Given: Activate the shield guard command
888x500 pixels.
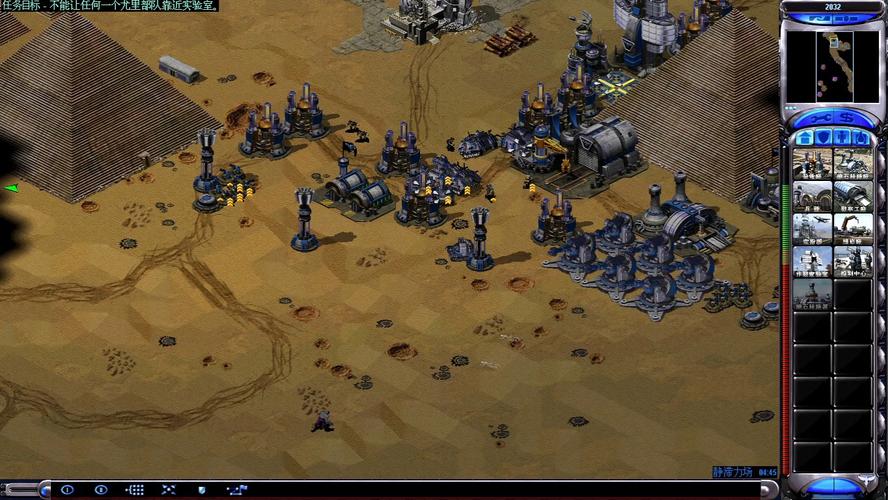Looking at the screenshot, I should pos(202,490).
